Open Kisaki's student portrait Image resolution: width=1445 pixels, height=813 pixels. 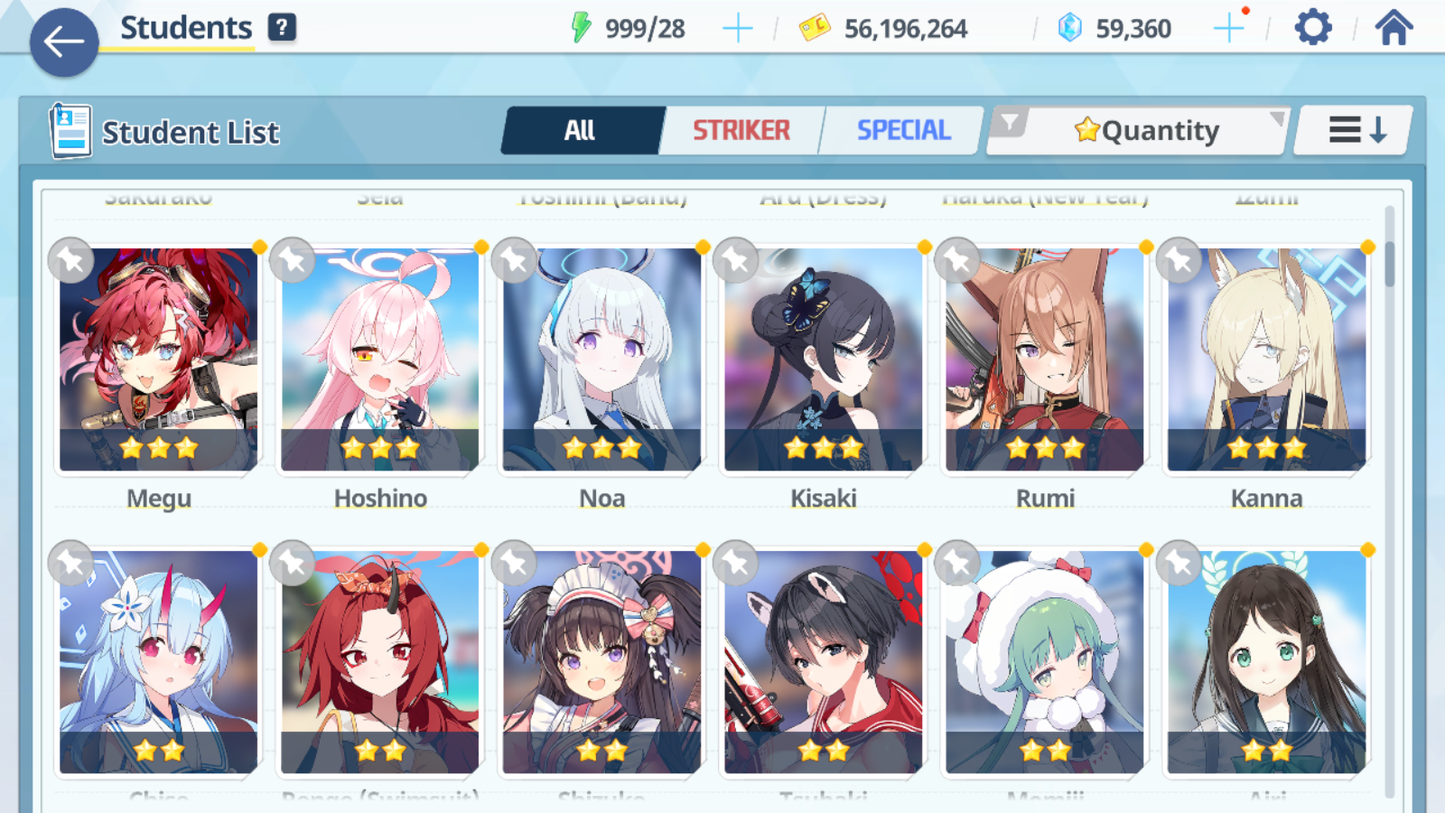[x=823, y=356]
